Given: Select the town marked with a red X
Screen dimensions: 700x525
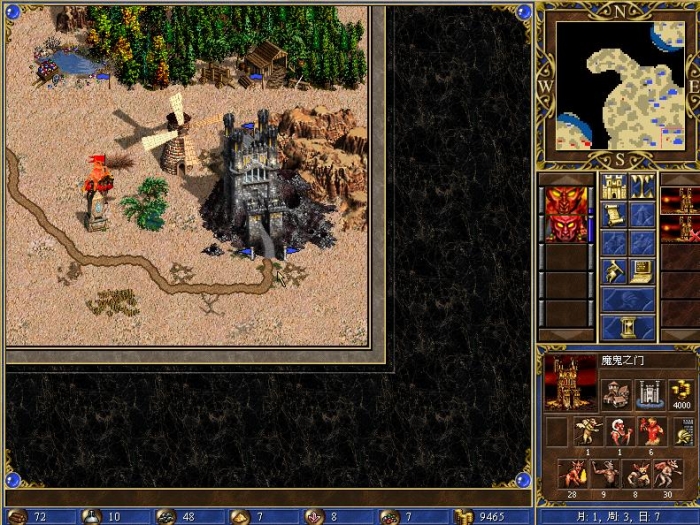Looking at the screenshot, I should [680, 228].
